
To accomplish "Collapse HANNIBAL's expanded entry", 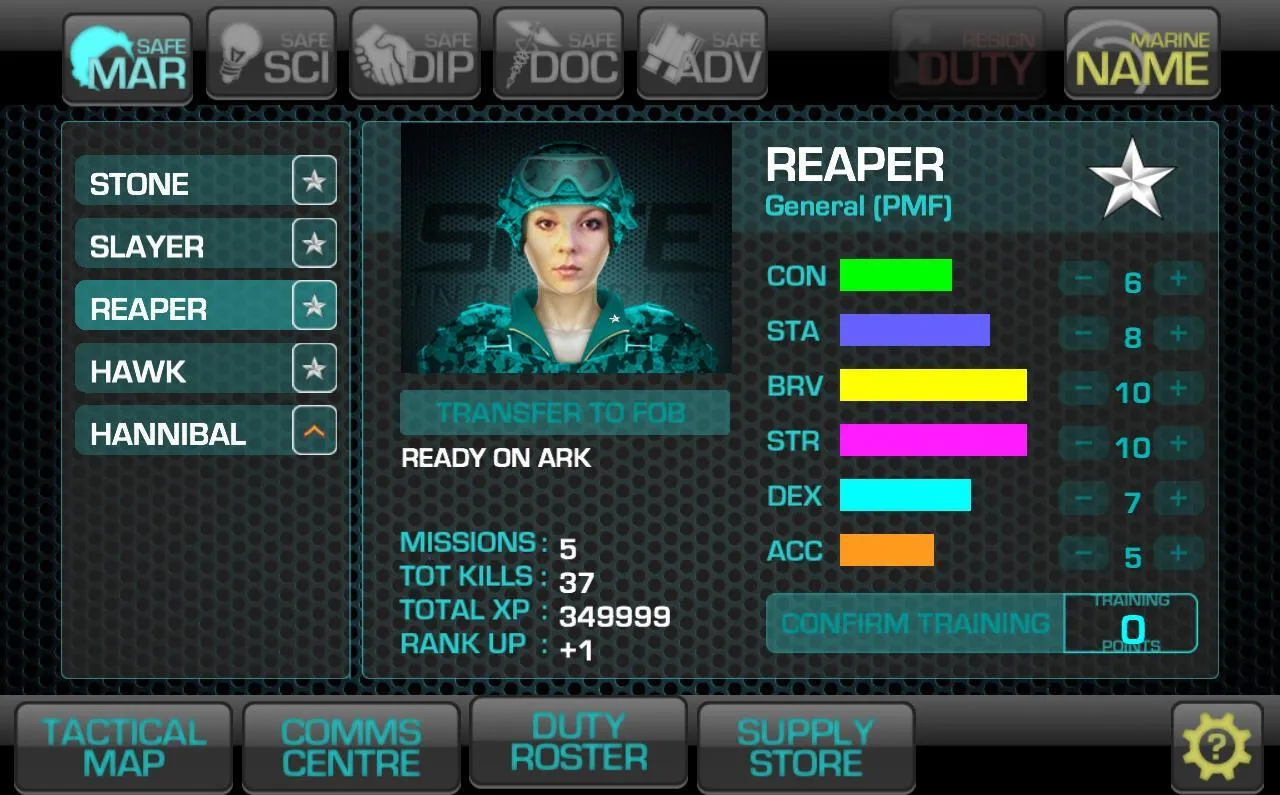I will (x=314, y=430).
